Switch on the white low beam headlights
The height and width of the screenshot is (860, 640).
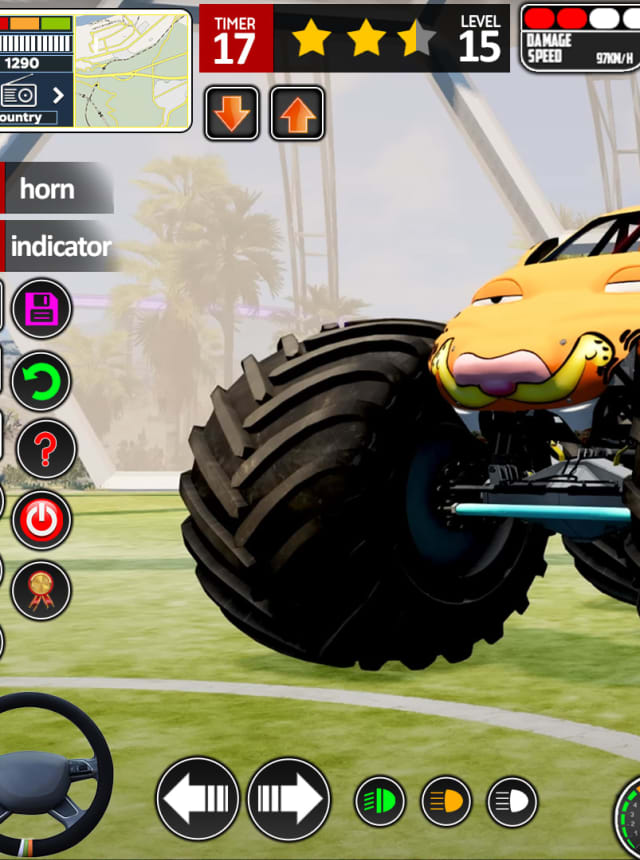click(x=512, y=801)
